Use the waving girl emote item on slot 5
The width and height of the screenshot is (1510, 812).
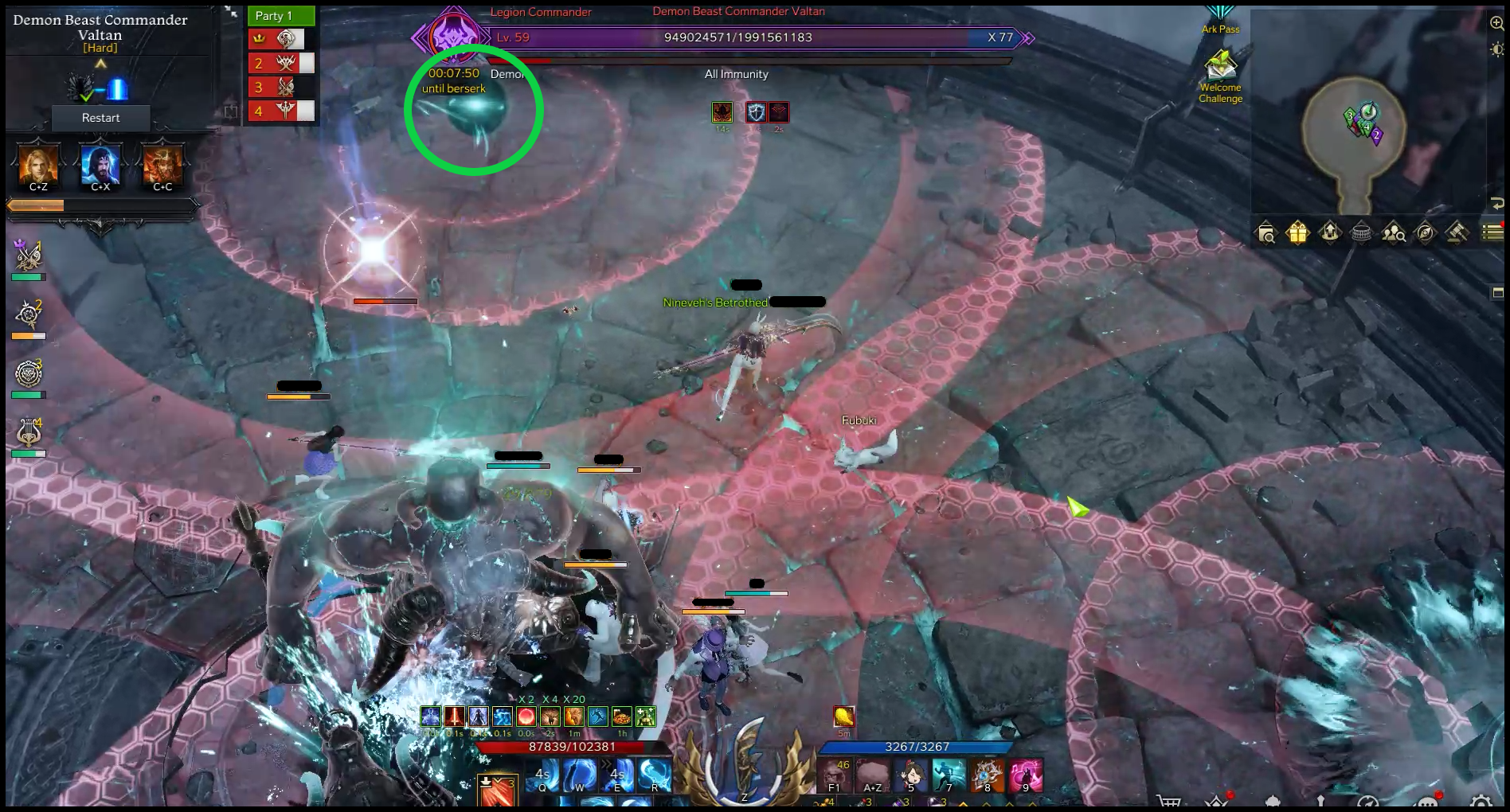point(910,775)
